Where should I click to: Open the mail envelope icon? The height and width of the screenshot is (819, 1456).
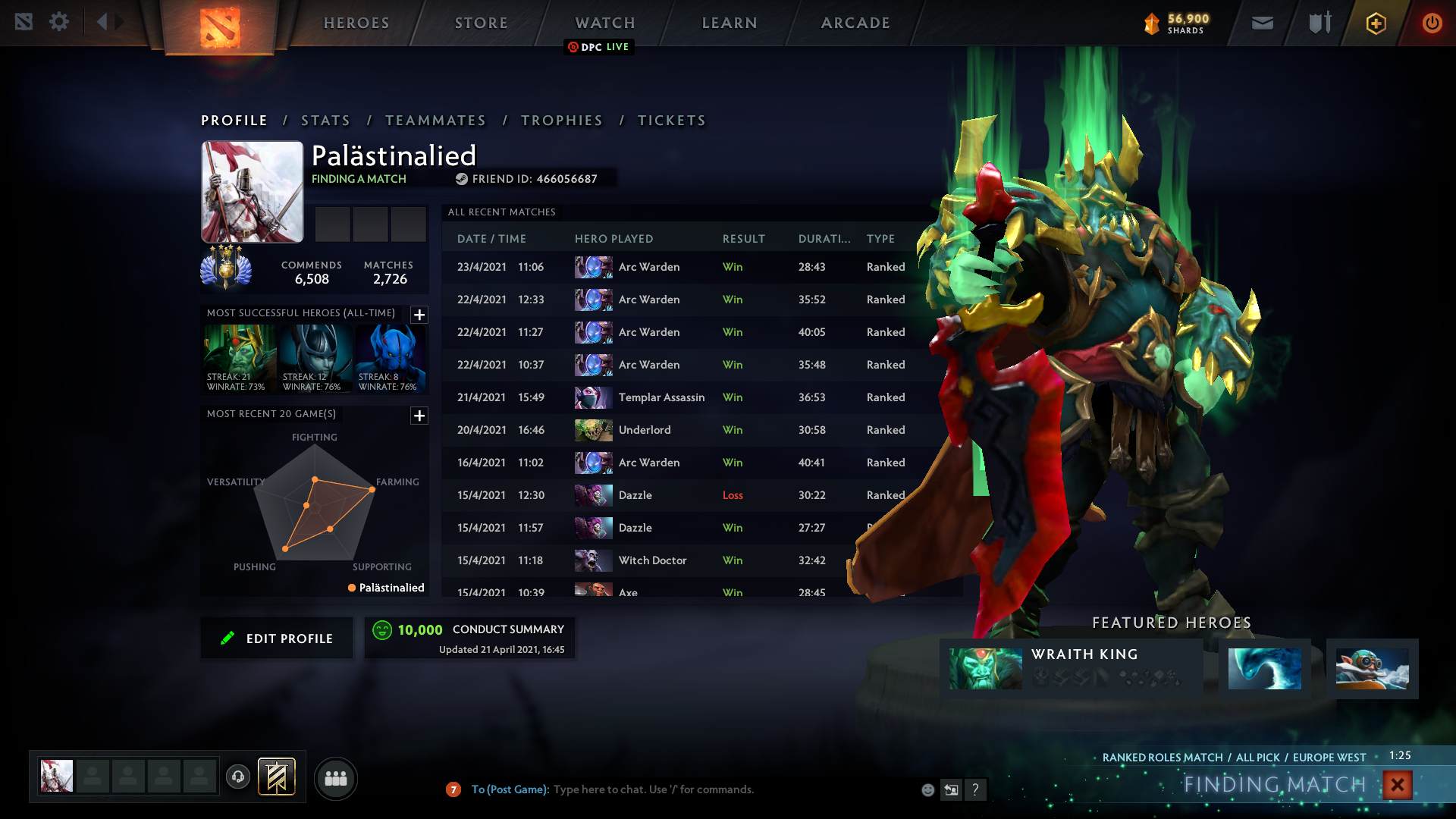[x=1262, y=23]
